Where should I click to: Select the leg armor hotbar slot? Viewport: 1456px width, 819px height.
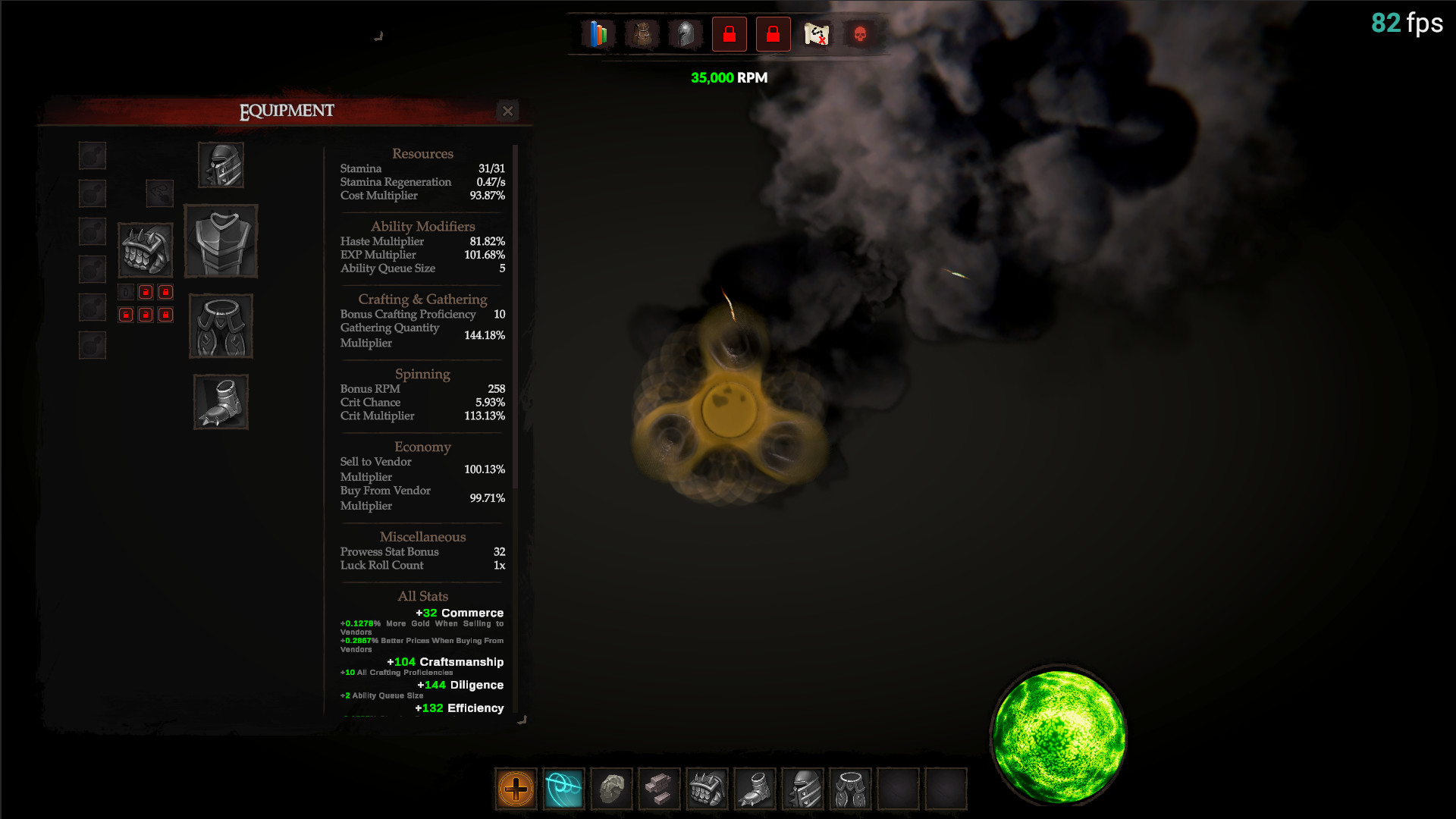coord(850,789)
